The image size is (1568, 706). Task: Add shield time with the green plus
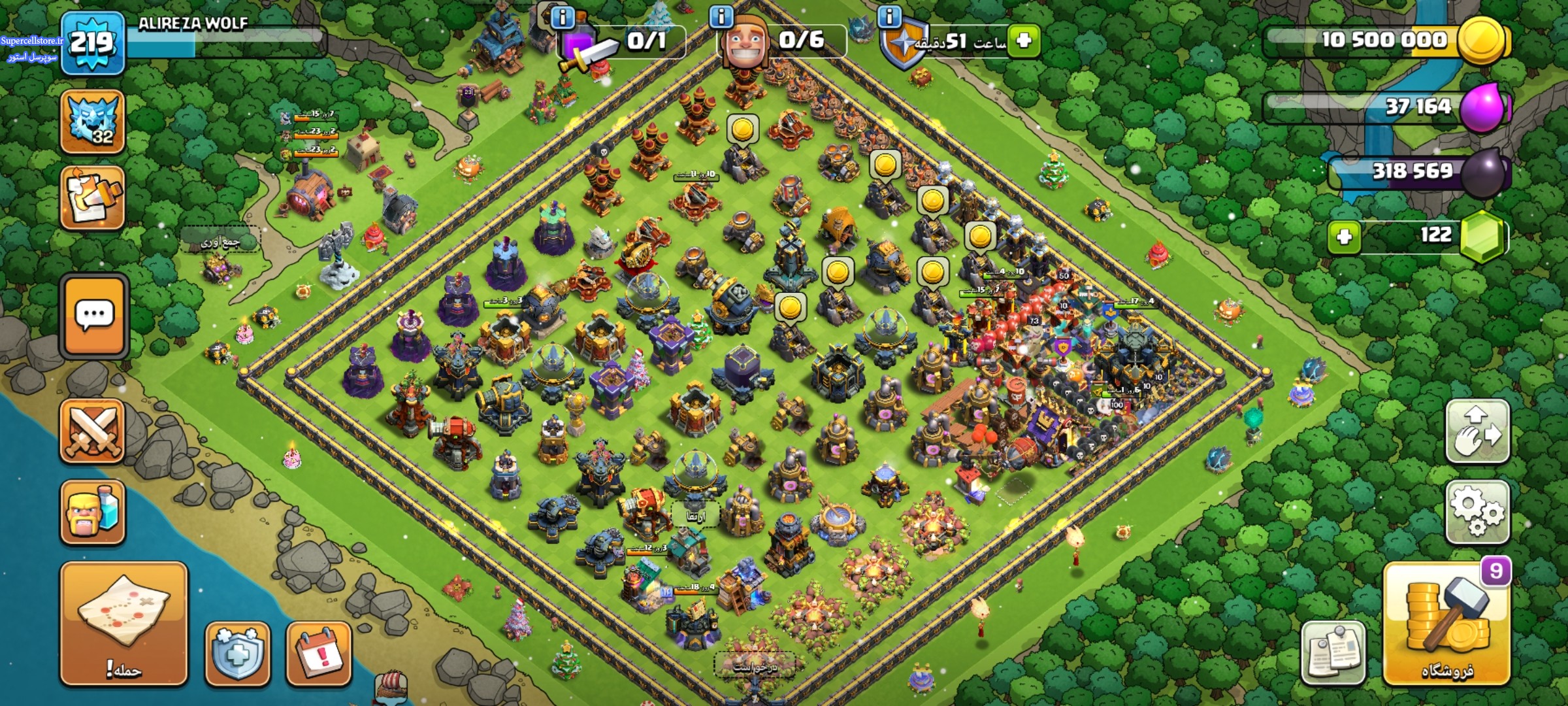coord(1023,41)
